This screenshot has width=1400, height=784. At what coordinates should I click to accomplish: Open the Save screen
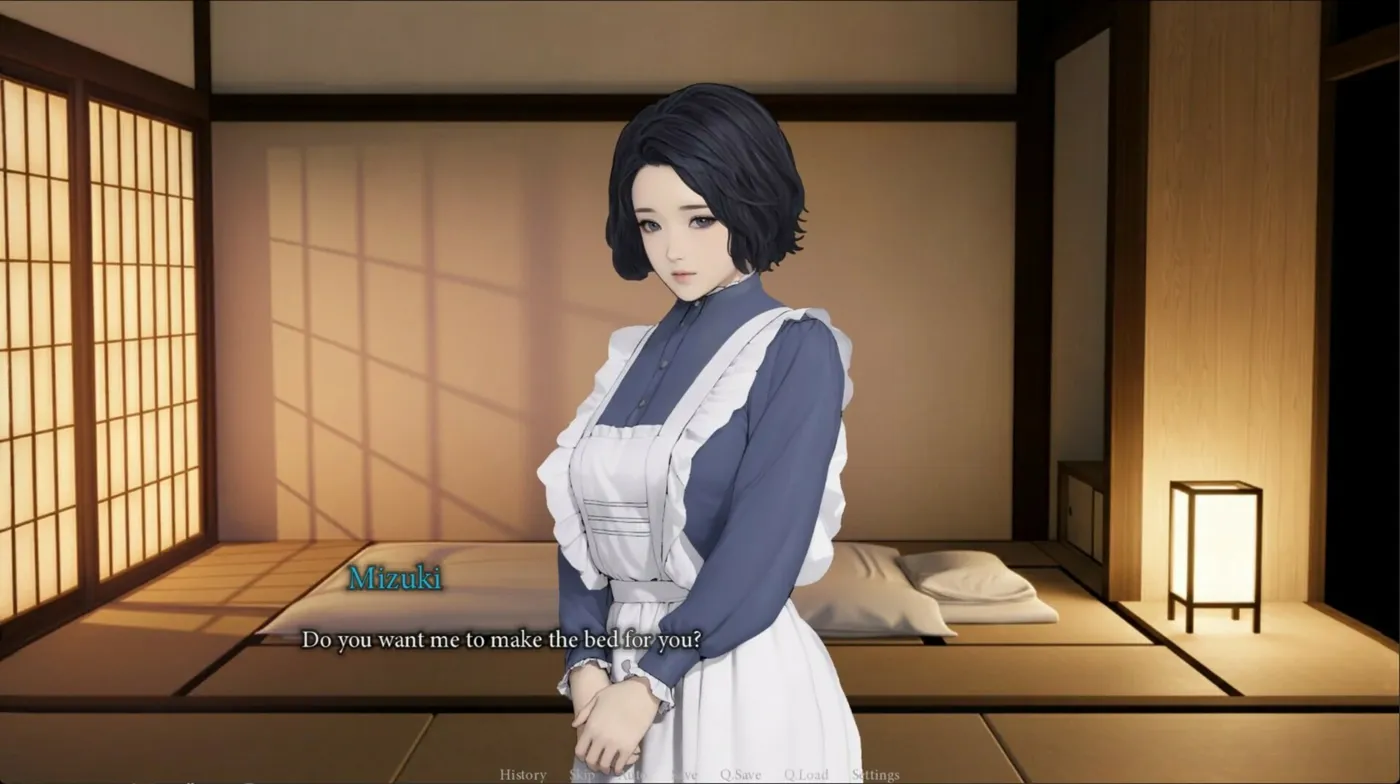(x=685, y=775)
